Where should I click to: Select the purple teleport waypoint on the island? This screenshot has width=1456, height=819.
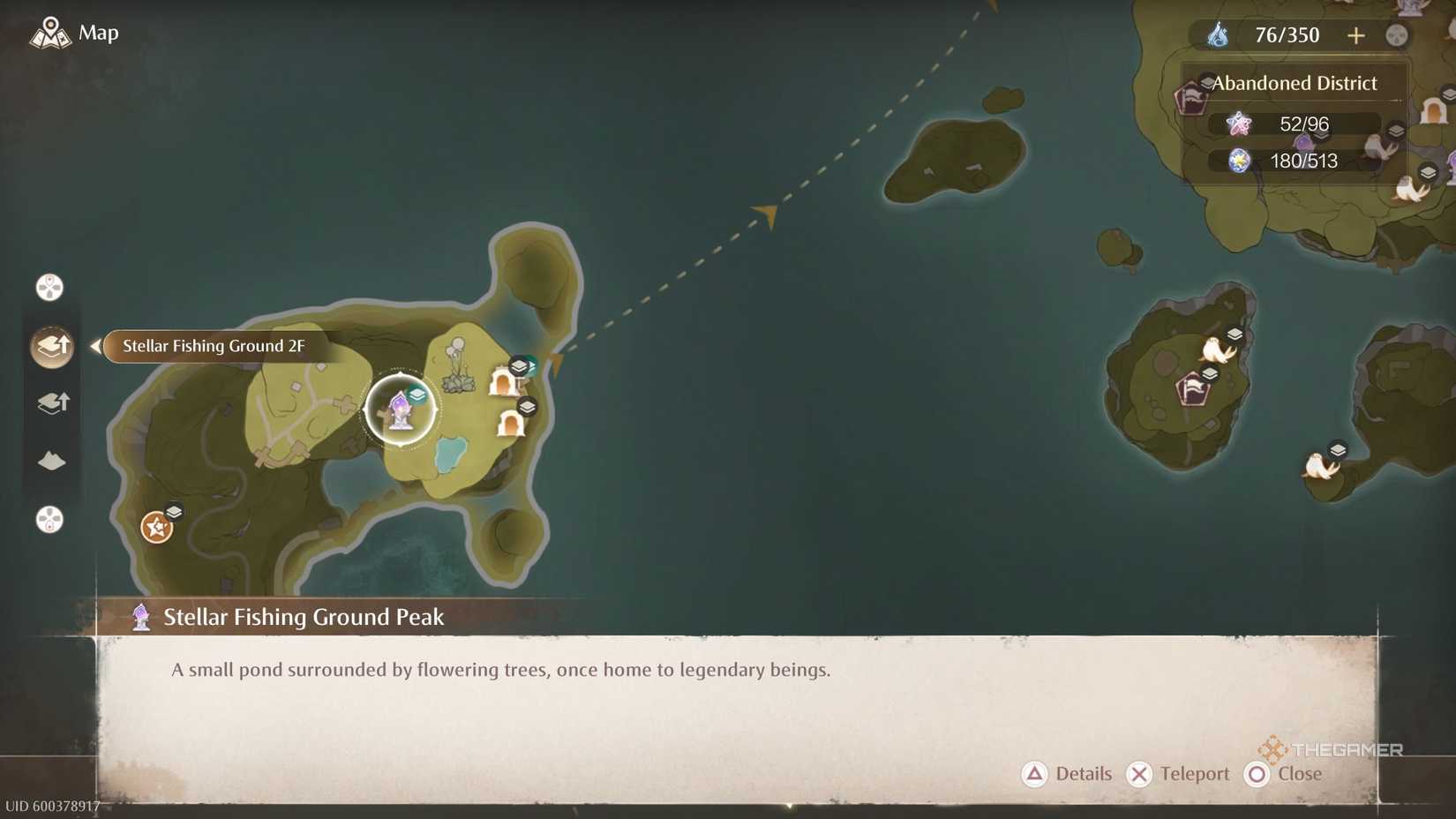coord(402,409)
